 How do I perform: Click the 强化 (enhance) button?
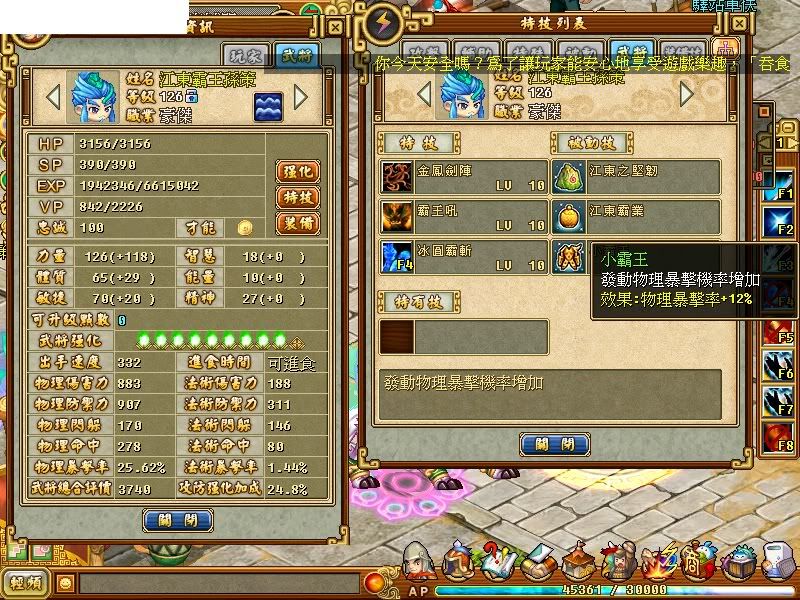[x=296, y=171]
